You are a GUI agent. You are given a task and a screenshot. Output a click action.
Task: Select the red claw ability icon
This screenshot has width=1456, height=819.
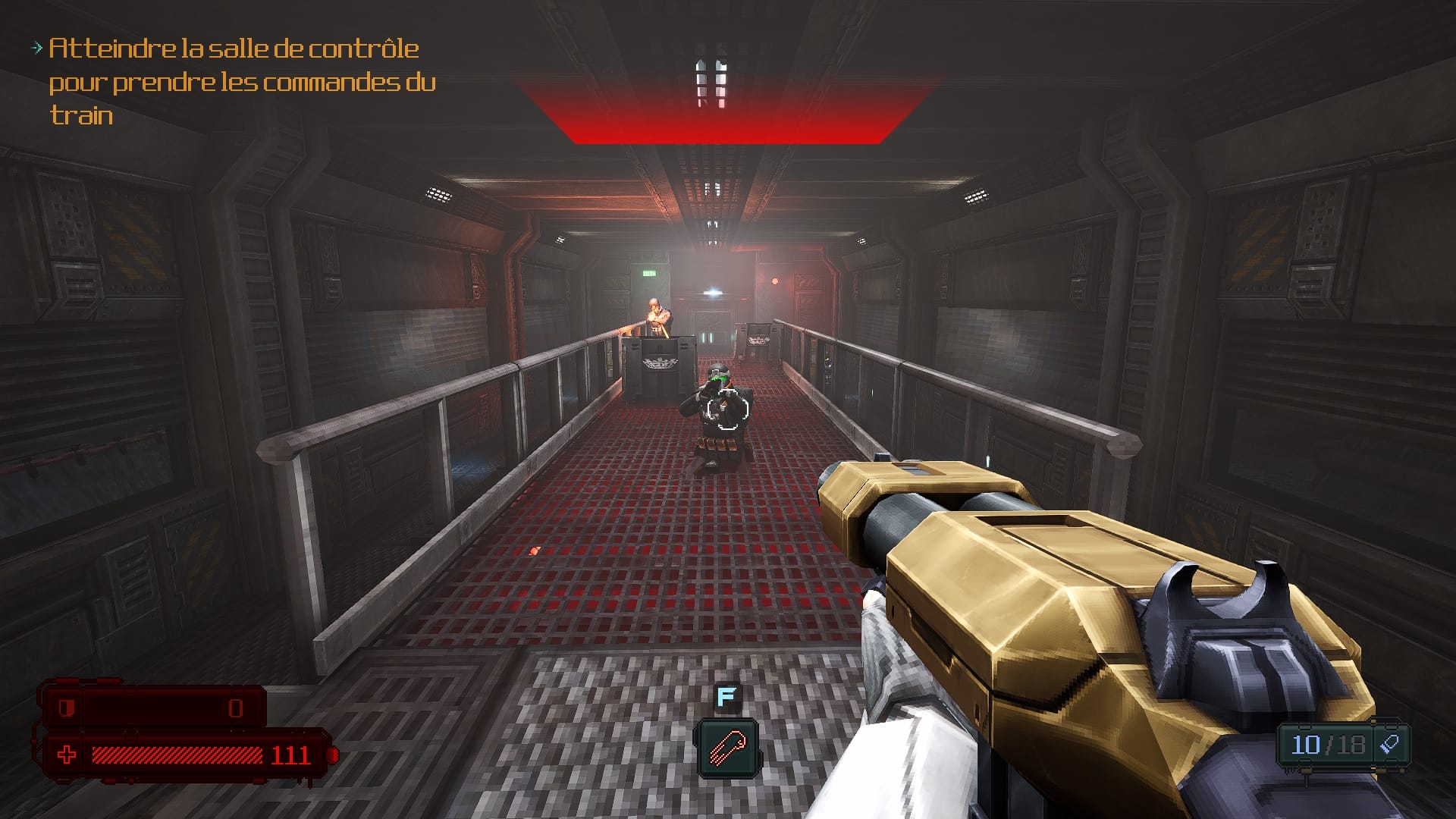[x=726, y=749]
